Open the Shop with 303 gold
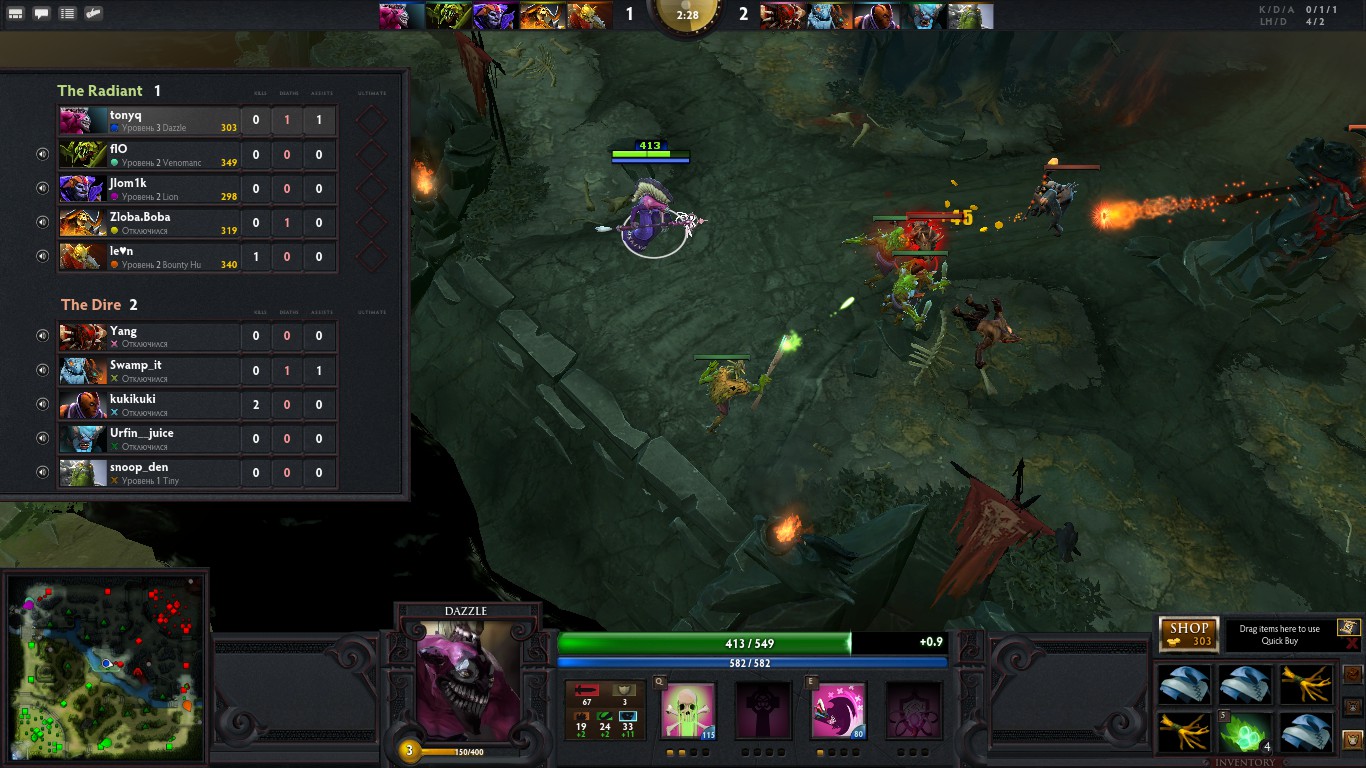The image size is (1366, 768). (x=1189, y=634)
